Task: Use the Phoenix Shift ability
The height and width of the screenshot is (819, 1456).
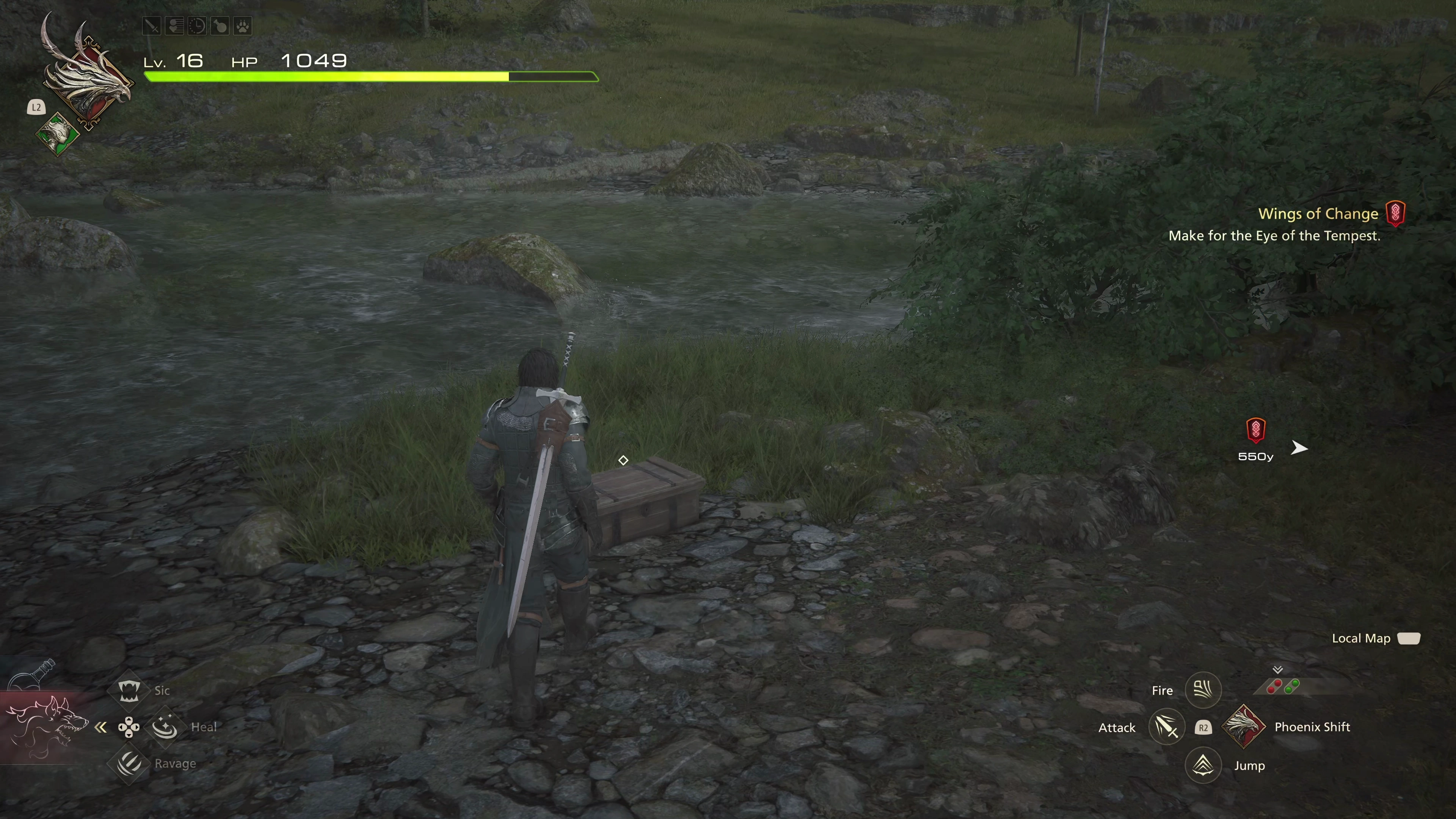Action: tap(1243, 727)
